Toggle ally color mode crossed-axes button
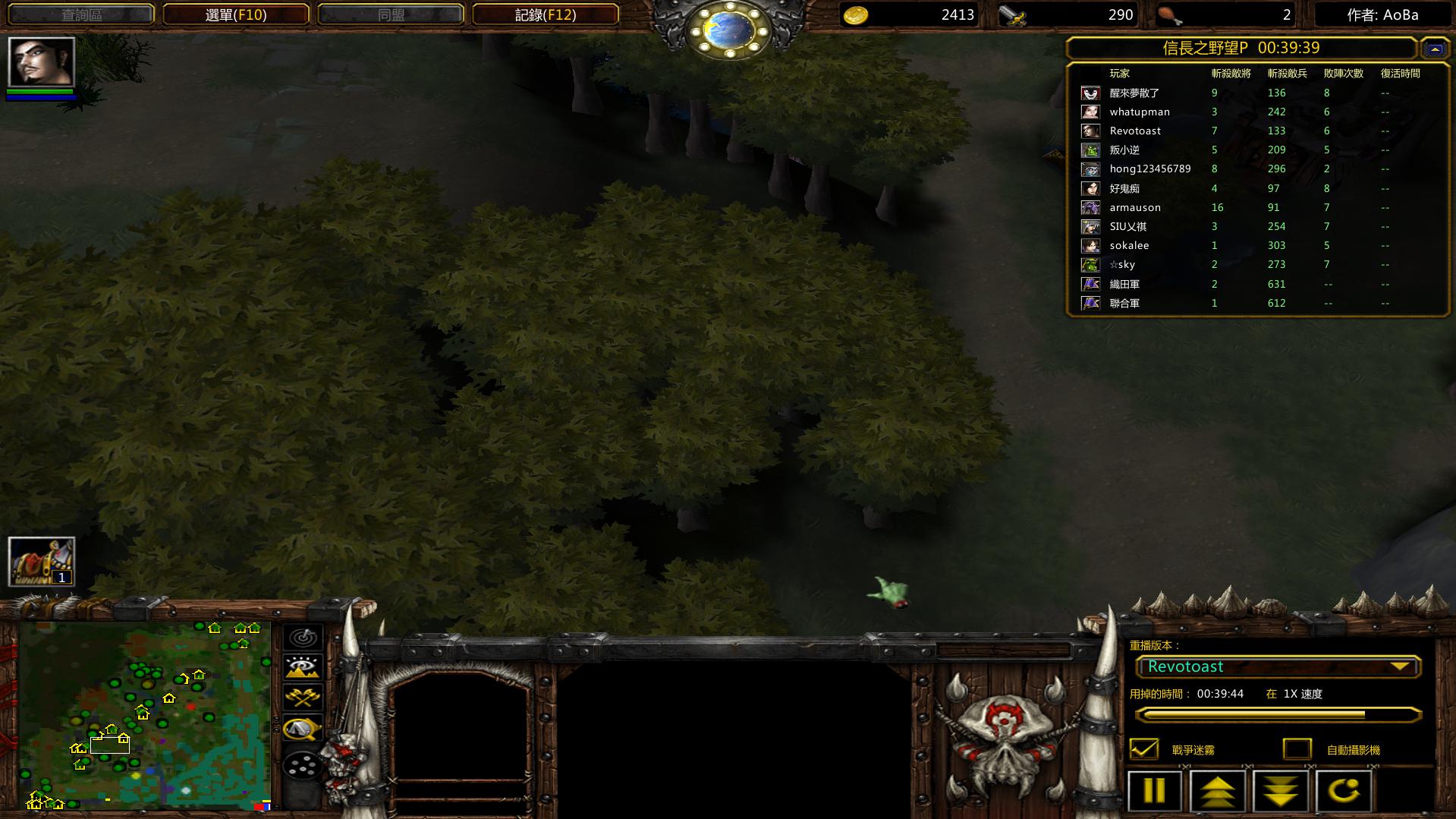 click(x=303, y=697)
